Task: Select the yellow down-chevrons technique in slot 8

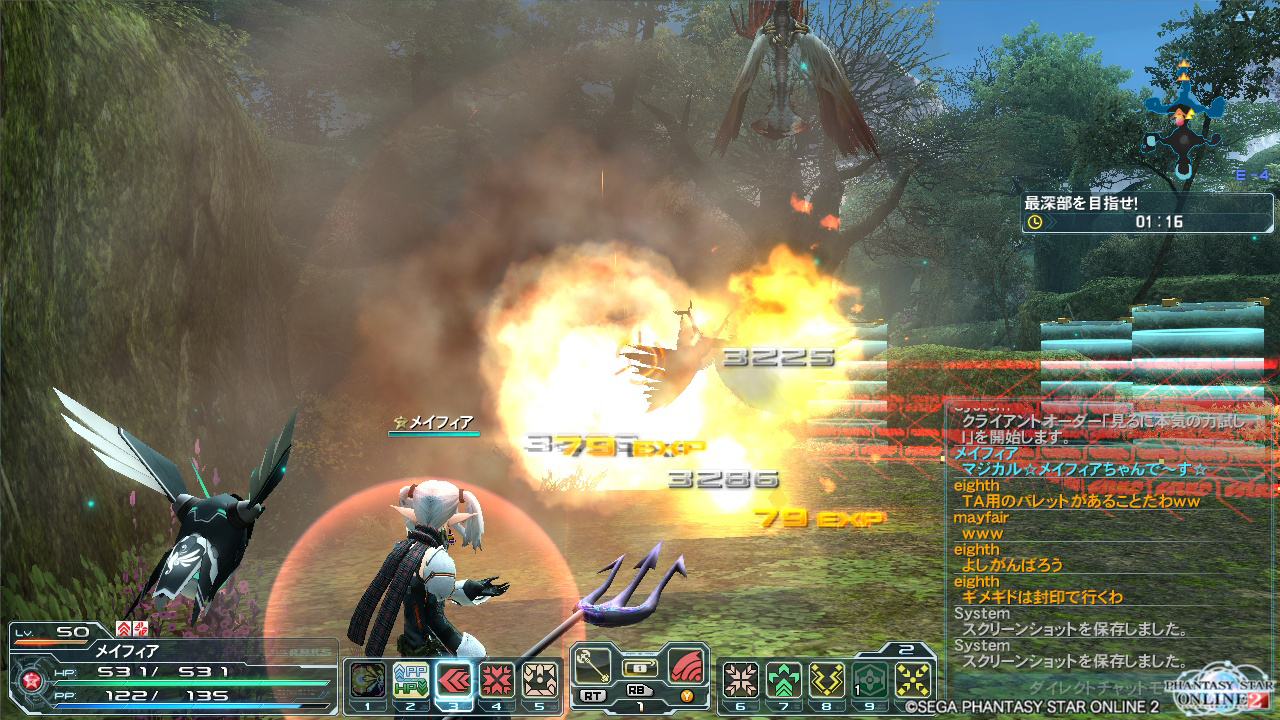Action: point(827,679)
